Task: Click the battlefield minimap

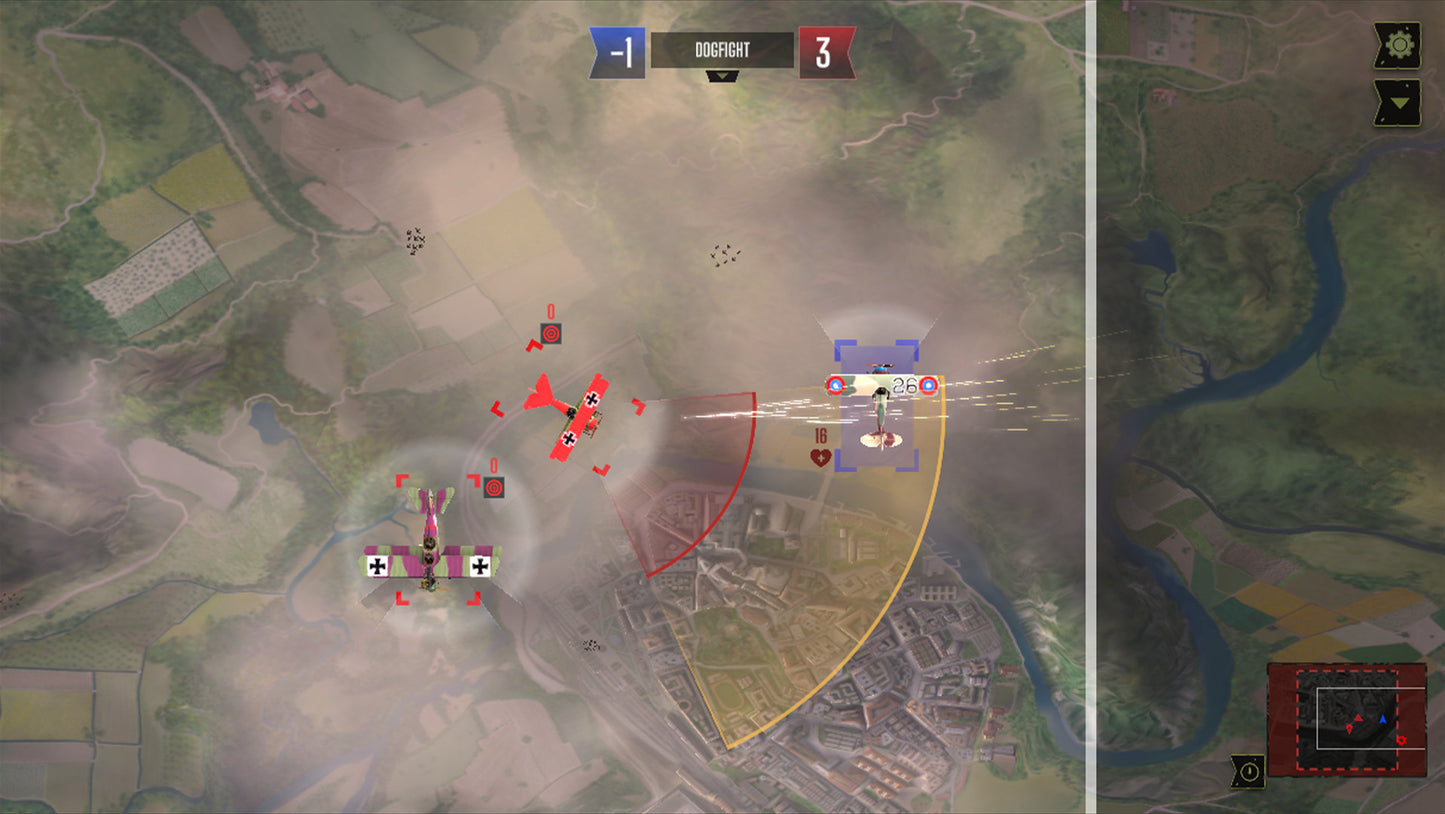Action: click(x=1346, y=718)
